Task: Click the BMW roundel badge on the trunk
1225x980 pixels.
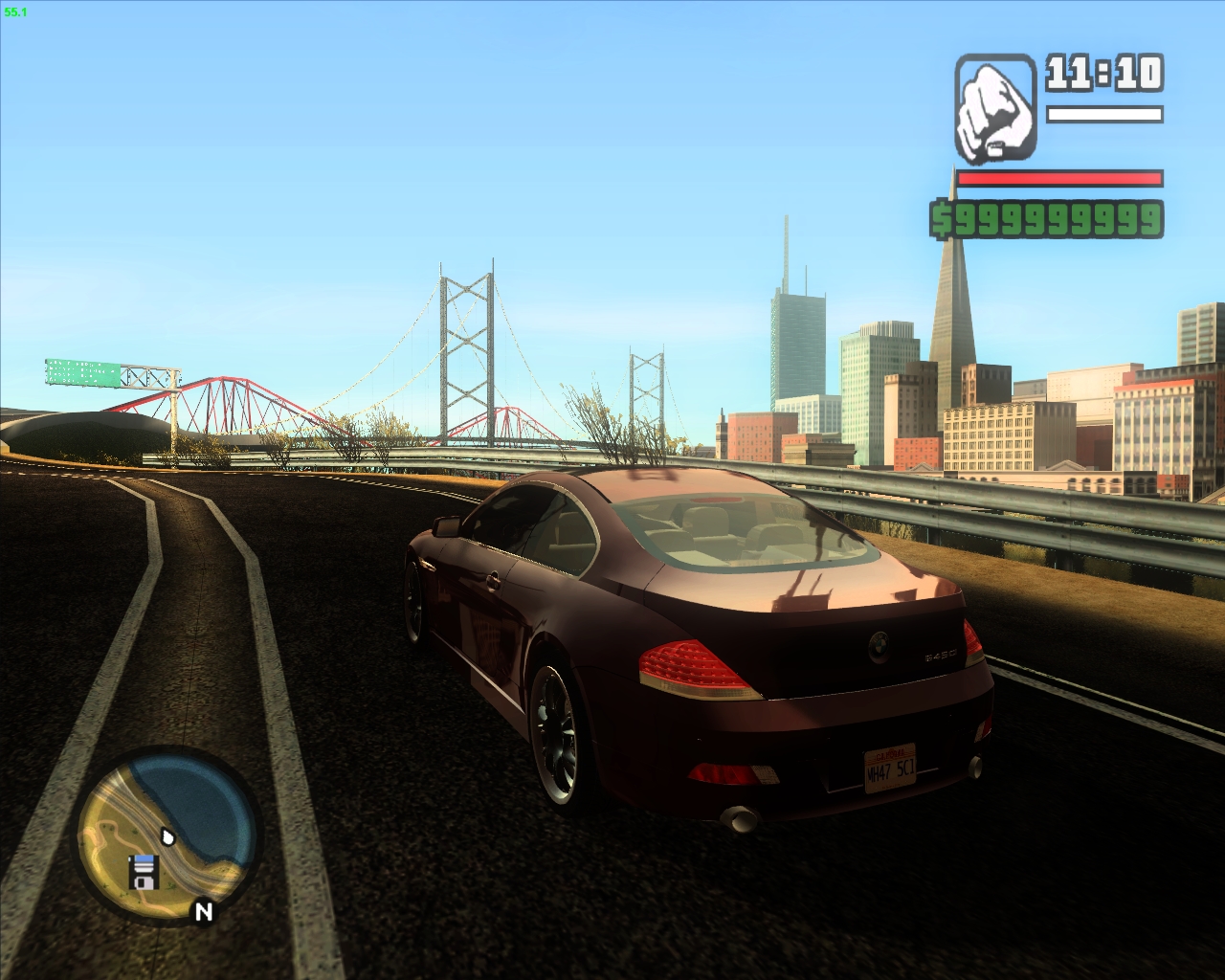Action: (880, 645)
